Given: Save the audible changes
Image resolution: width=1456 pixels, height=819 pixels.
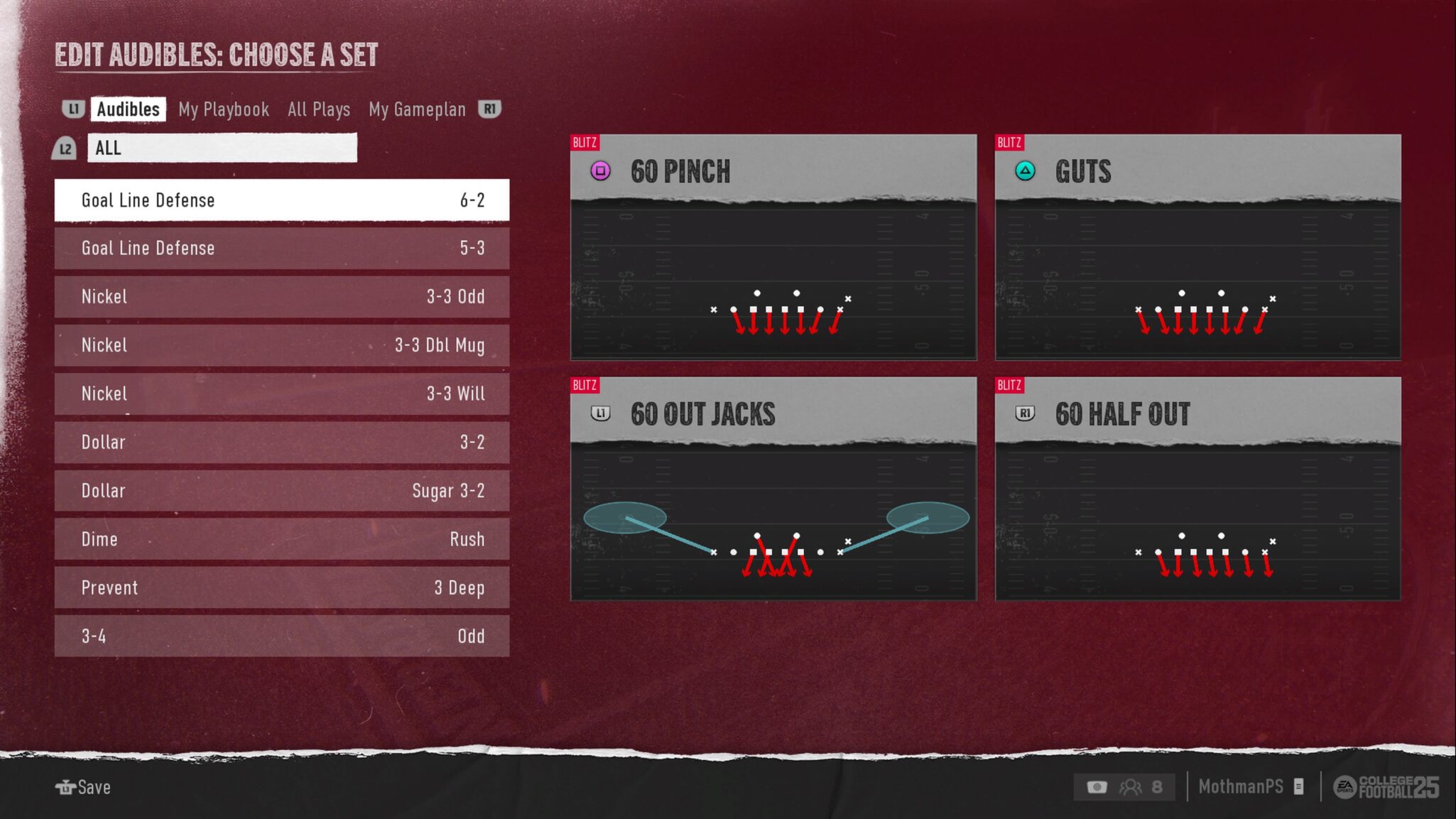Looking at the screenshot, I should point(84,787).
